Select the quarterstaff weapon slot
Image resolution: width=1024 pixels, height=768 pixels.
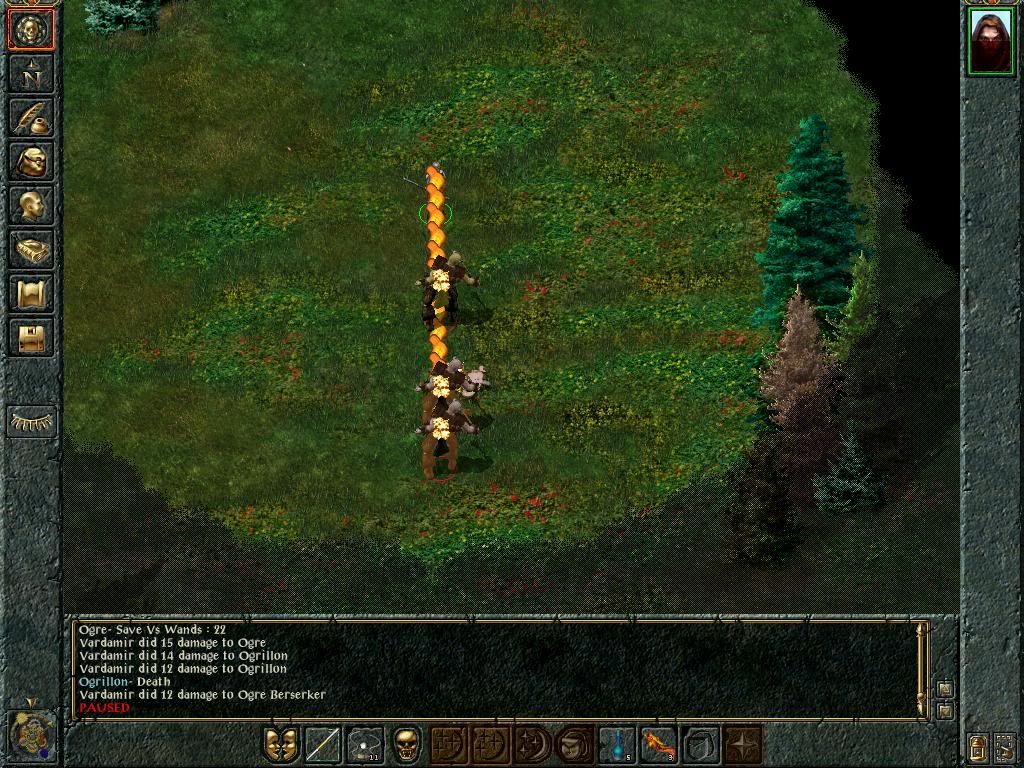[x=323, y=745]
